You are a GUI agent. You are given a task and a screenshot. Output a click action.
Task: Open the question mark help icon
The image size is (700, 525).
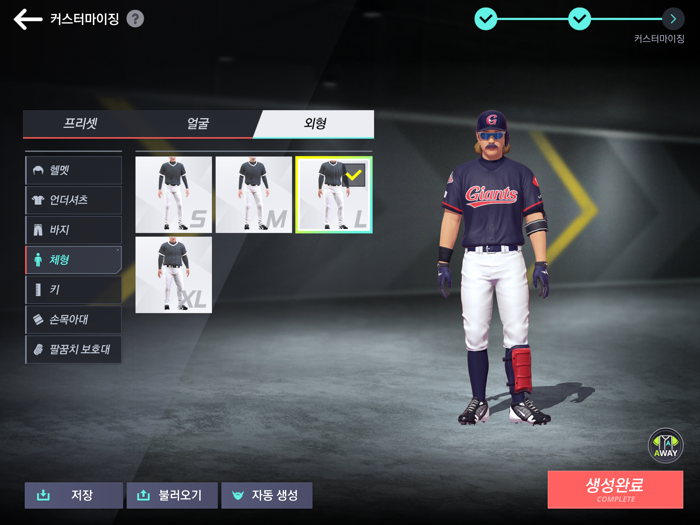[x=135, y=19]
